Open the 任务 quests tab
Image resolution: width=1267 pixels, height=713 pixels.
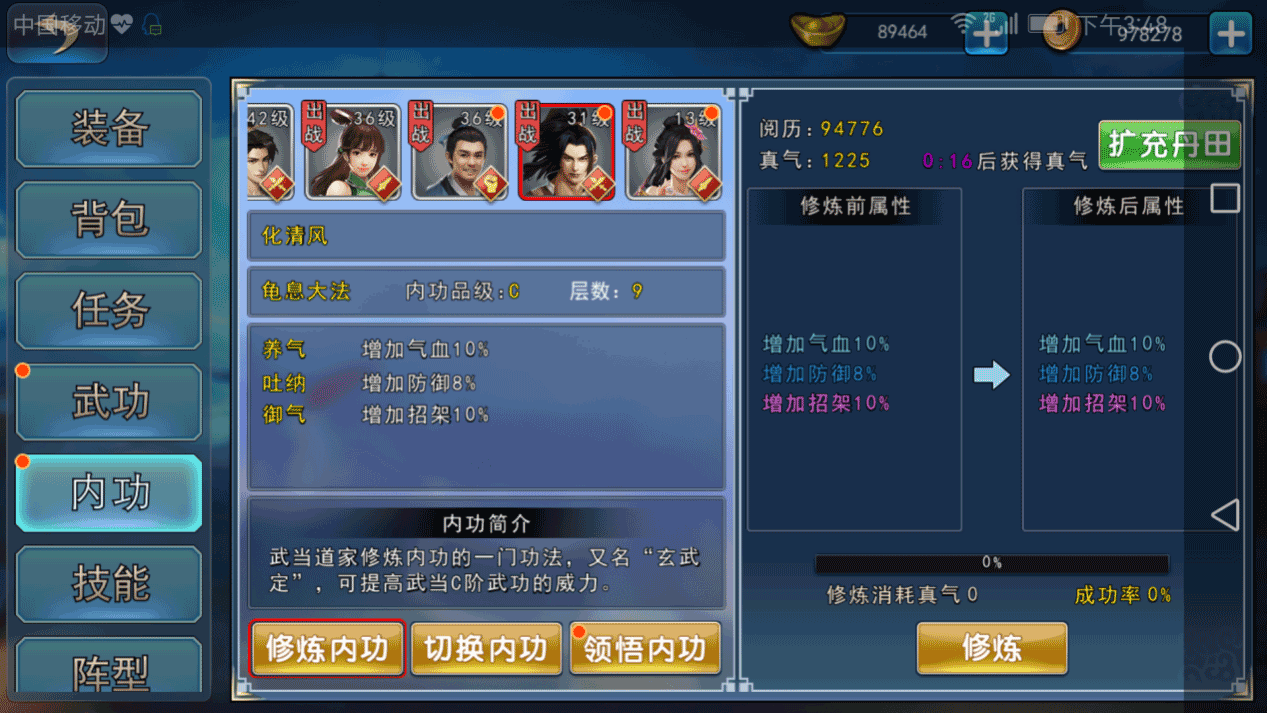[x=109, y=310]
